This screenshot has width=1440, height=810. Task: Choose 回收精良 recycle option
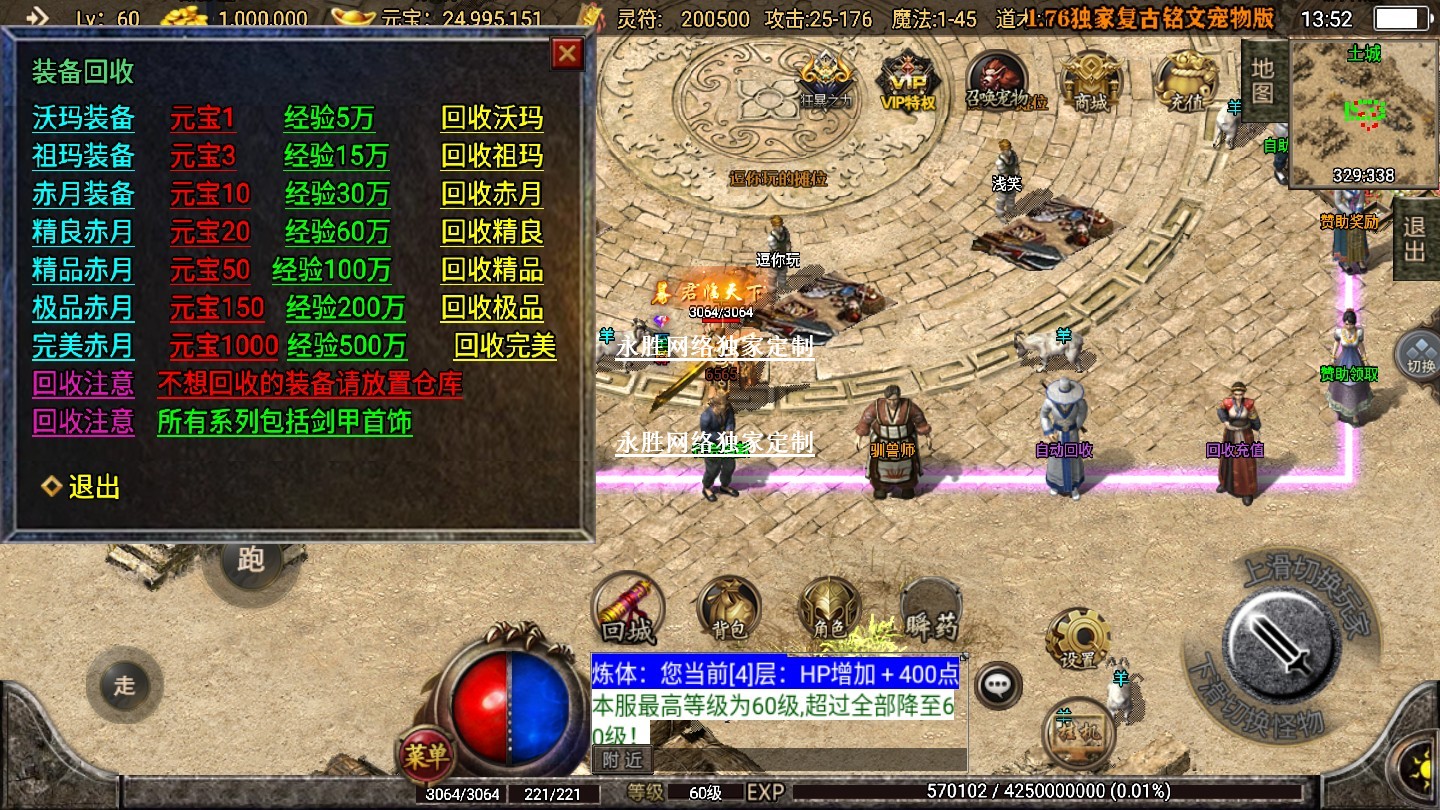click(492, 232)
